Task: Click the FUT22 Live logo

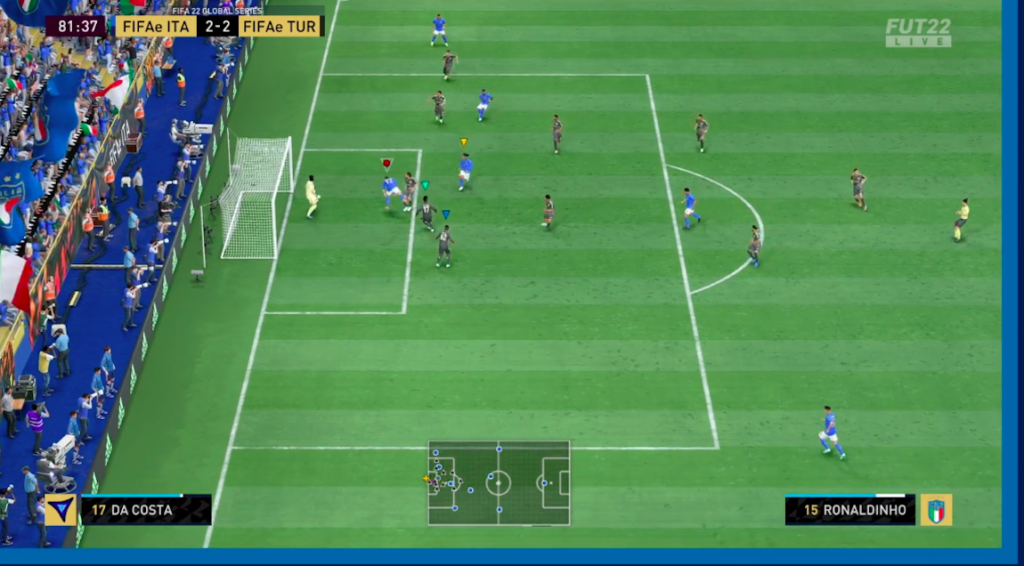Action: [x=918, y=32]
